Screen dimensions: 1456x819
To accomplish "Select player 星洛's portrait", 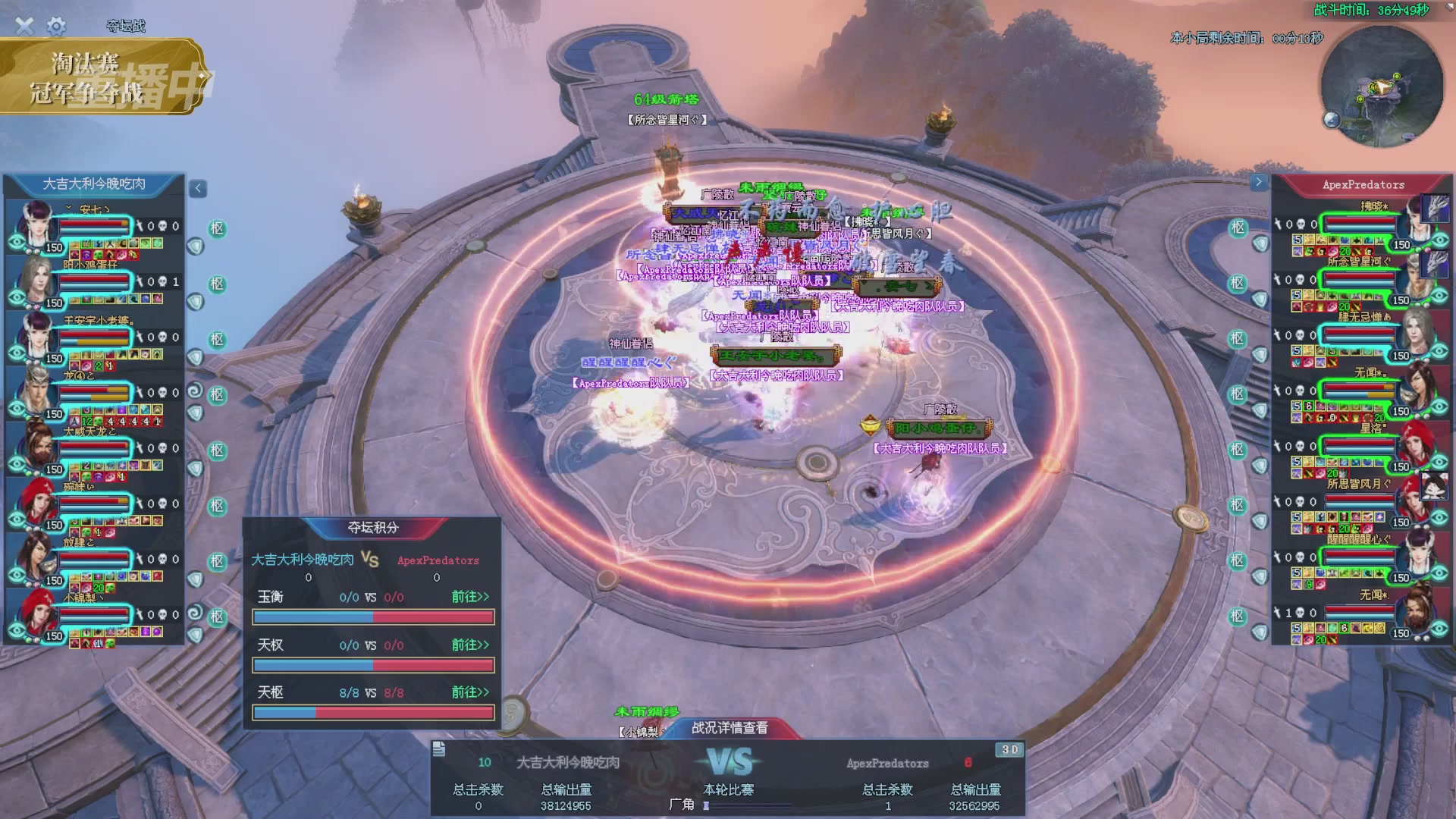I will [1415, 446].
